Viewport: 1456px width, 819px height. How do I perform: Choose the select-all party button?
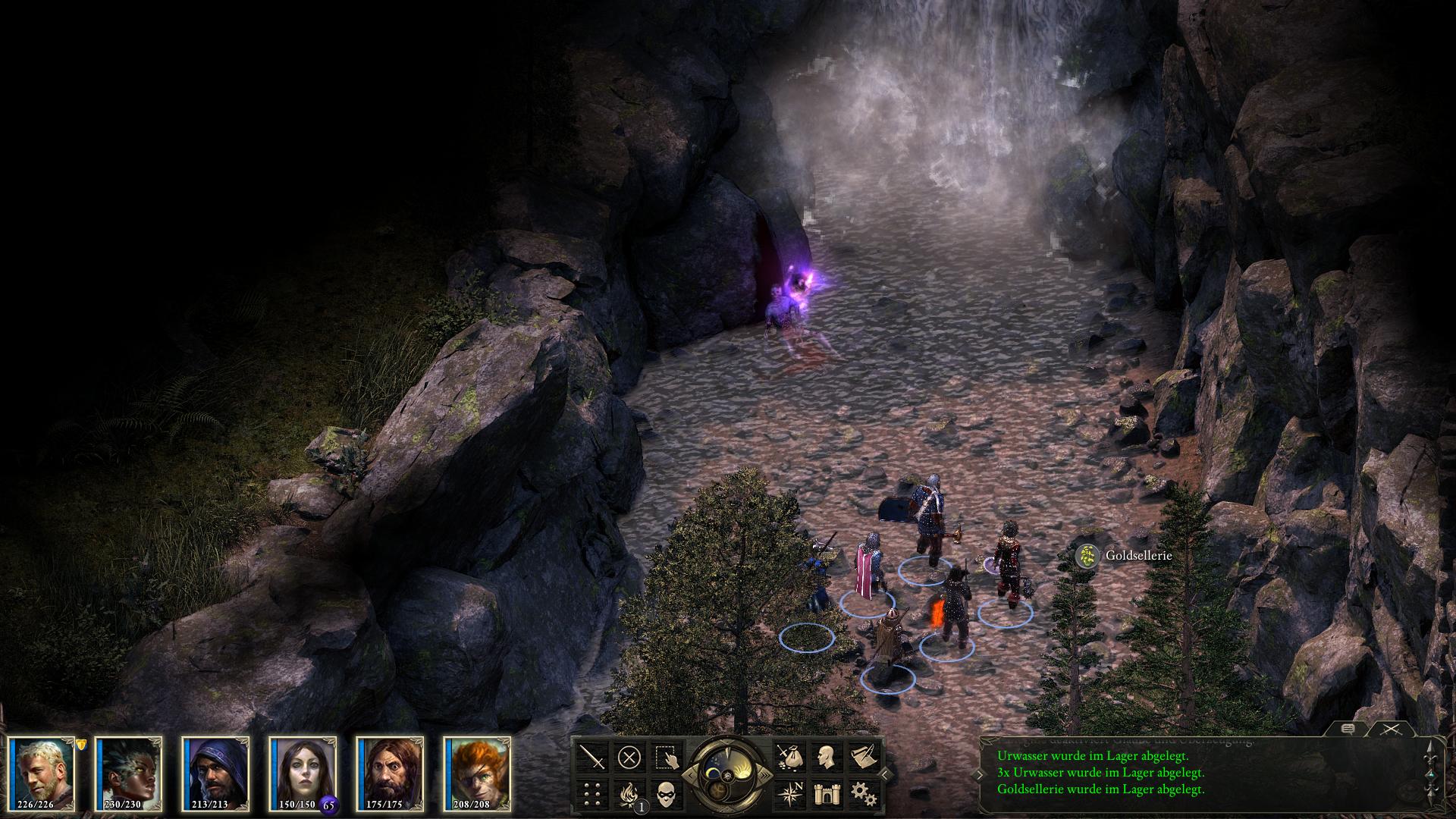point(667,757)
